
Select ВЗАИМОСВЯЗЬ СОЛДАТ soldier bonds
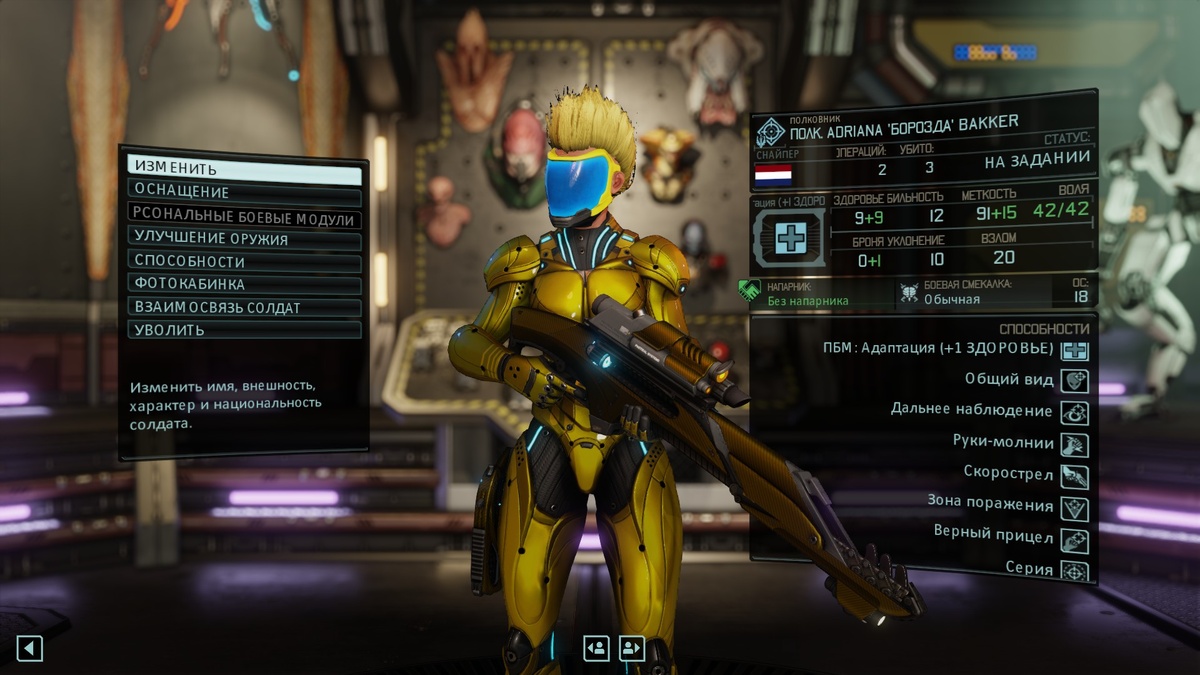244,307
